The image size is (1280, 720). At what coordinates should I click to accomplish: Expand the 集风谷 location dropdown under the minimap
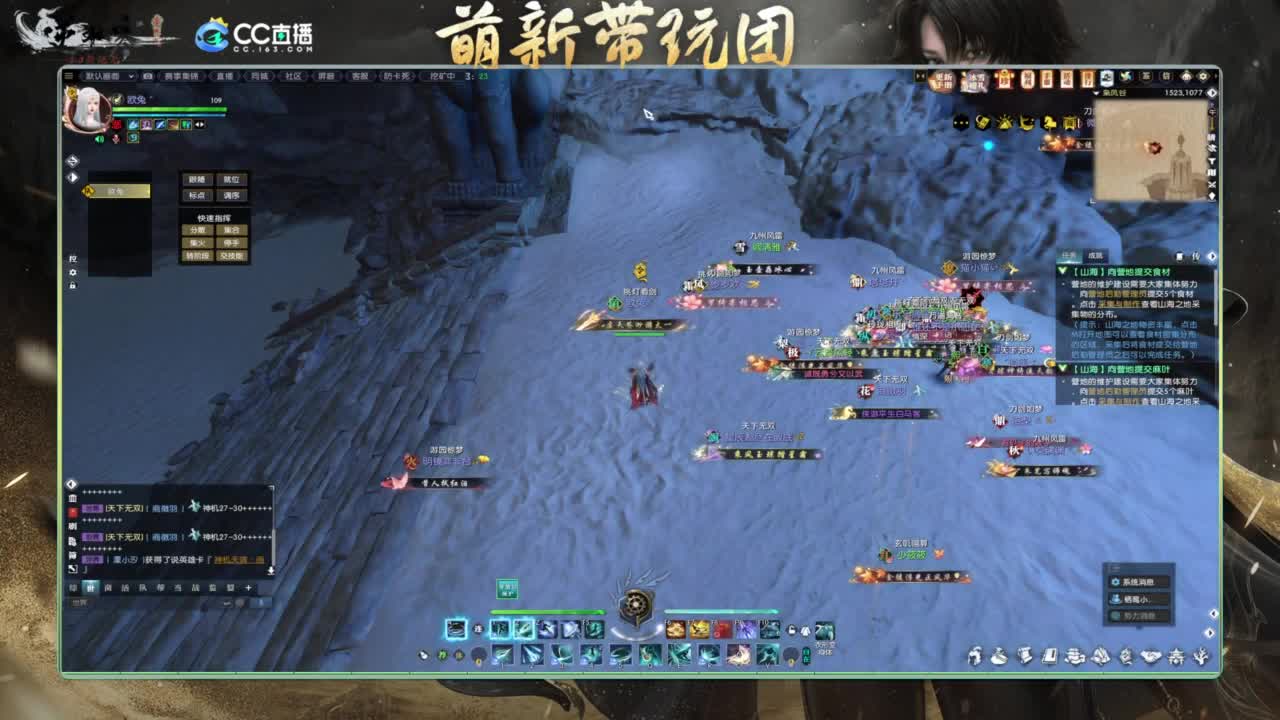click(x=1097, y=93)
